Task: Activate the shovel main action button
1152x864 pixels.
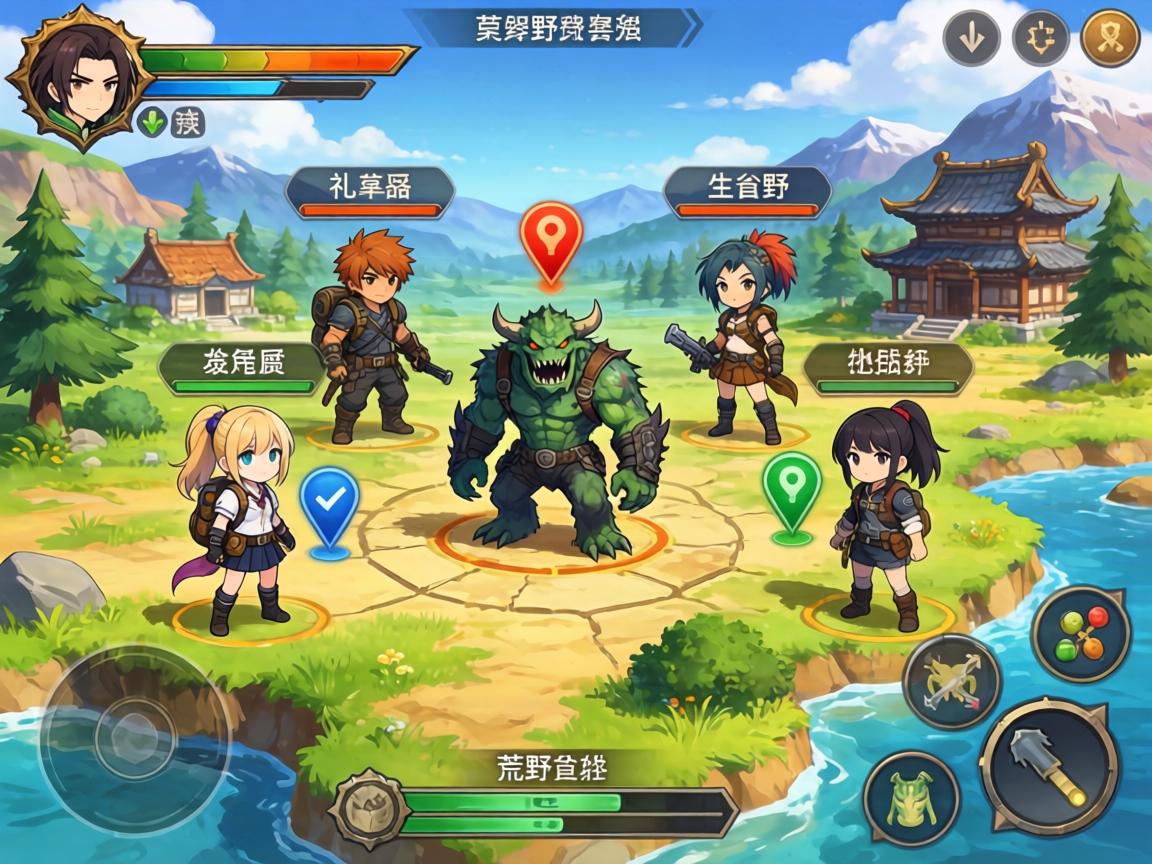Action: (1049, 767)
